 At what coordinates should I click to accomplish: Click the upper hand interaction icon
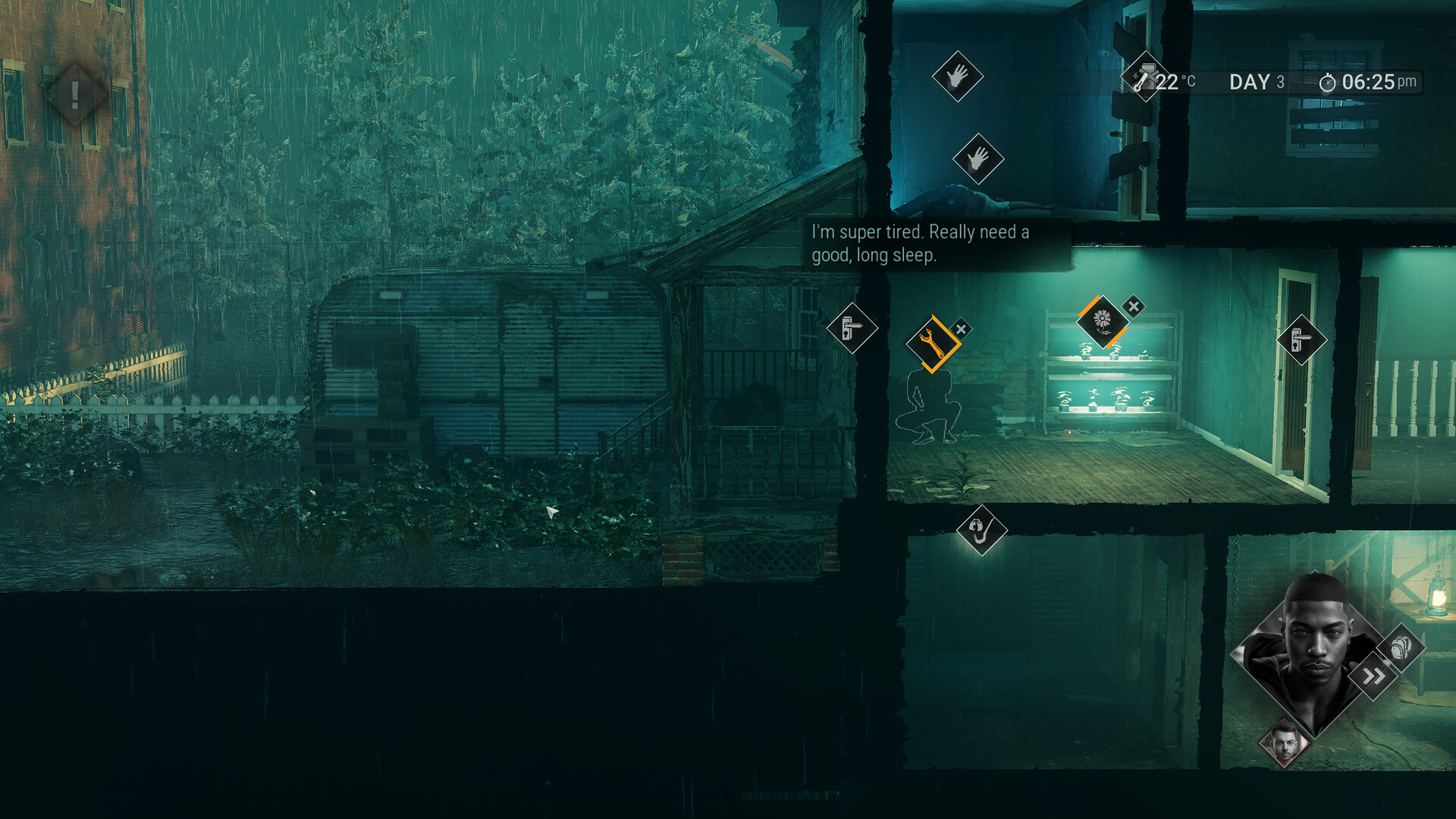pyautogui.click(x=957, y=76)
